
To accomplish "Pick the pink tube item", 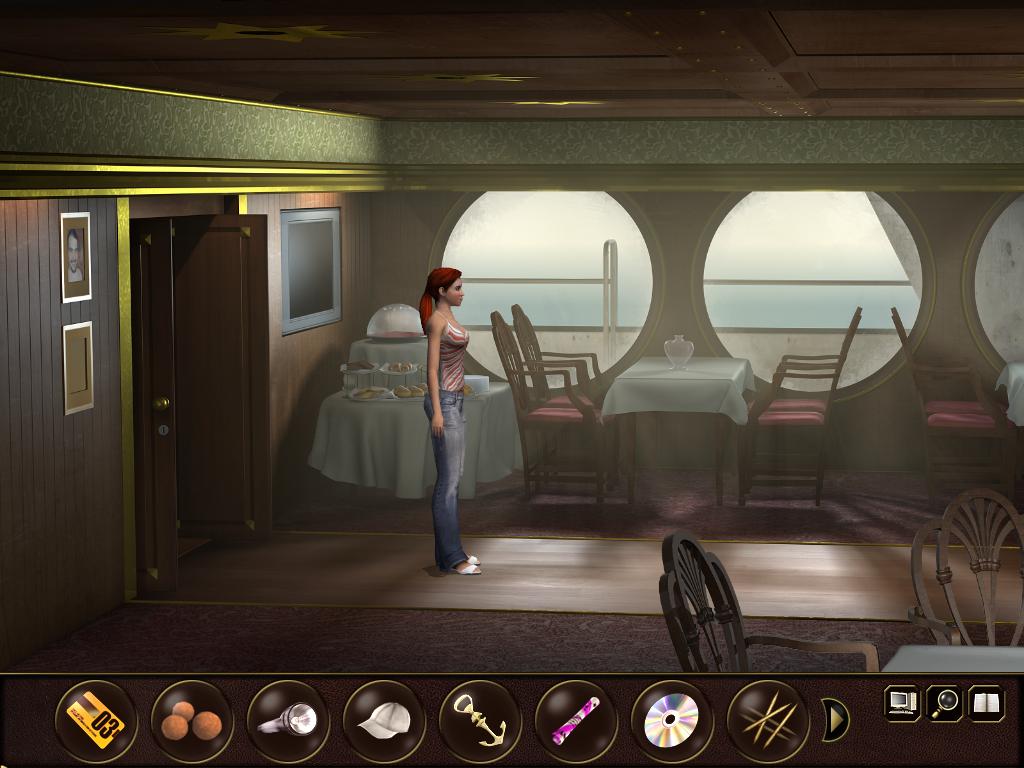I will click(x=576, y=720).
